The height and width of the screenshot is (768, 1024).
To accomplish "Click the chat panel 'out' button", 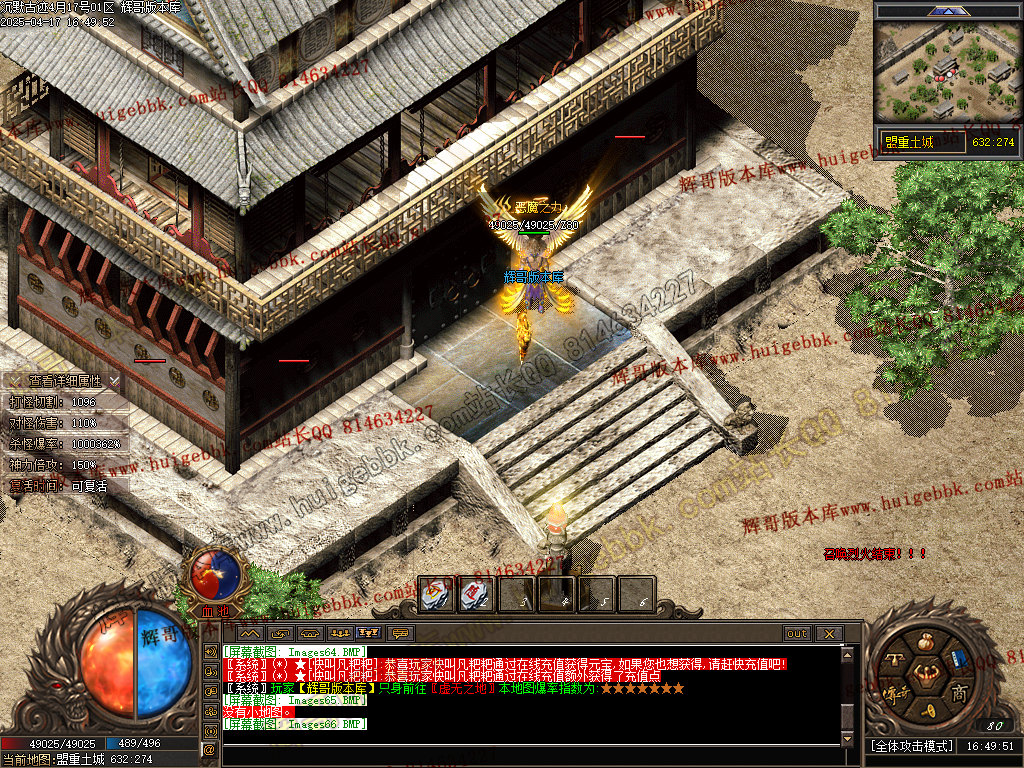I will [796, 633].
